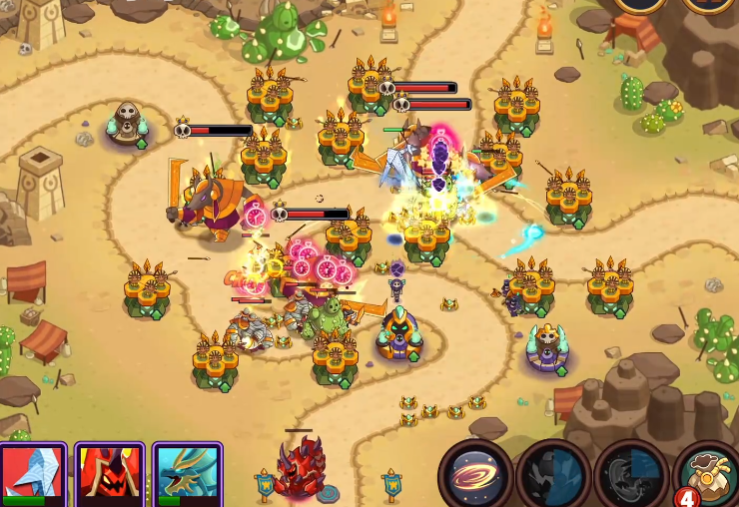
Task: Use the gold bag item with 4 charges
Action: pos(709,474)
